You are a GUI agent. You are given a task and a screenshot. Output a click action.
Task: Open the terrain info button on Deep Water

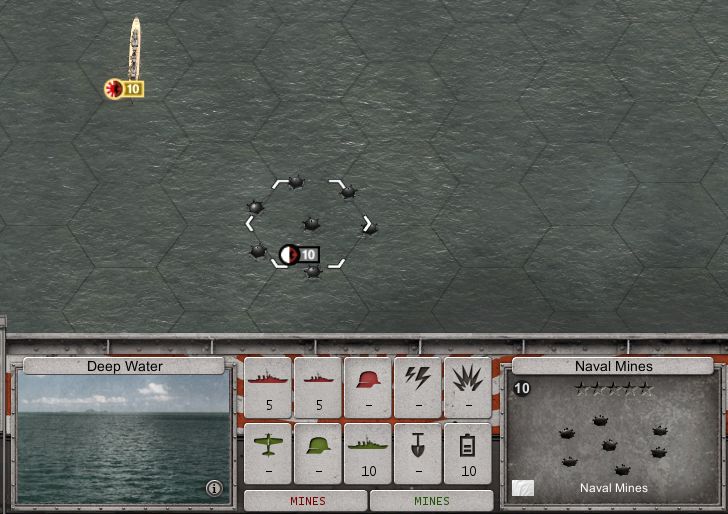point(213,488)
